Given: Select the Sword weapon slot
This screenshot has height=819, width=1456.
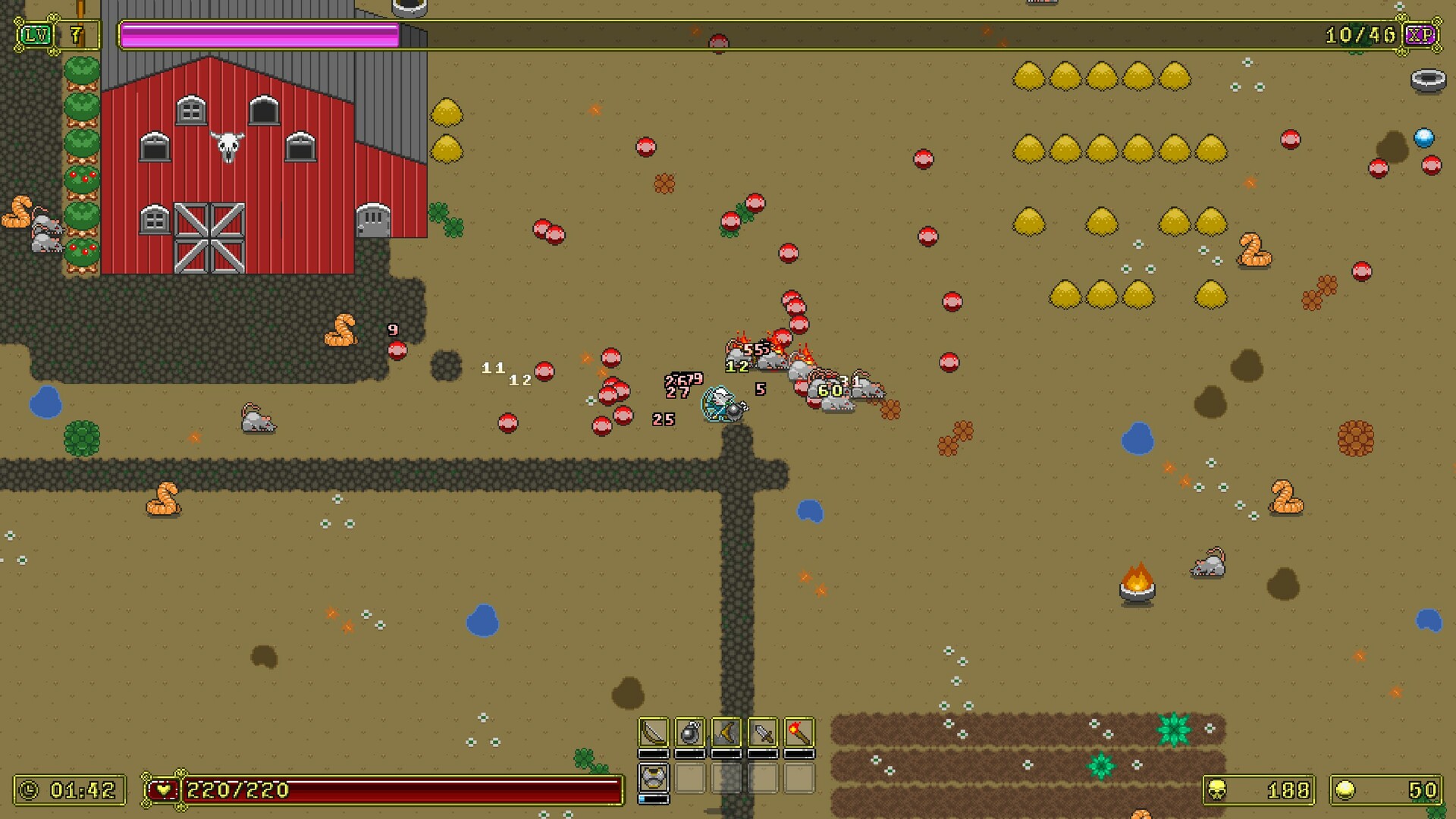Looking at the screenshot, I should 762,733.
